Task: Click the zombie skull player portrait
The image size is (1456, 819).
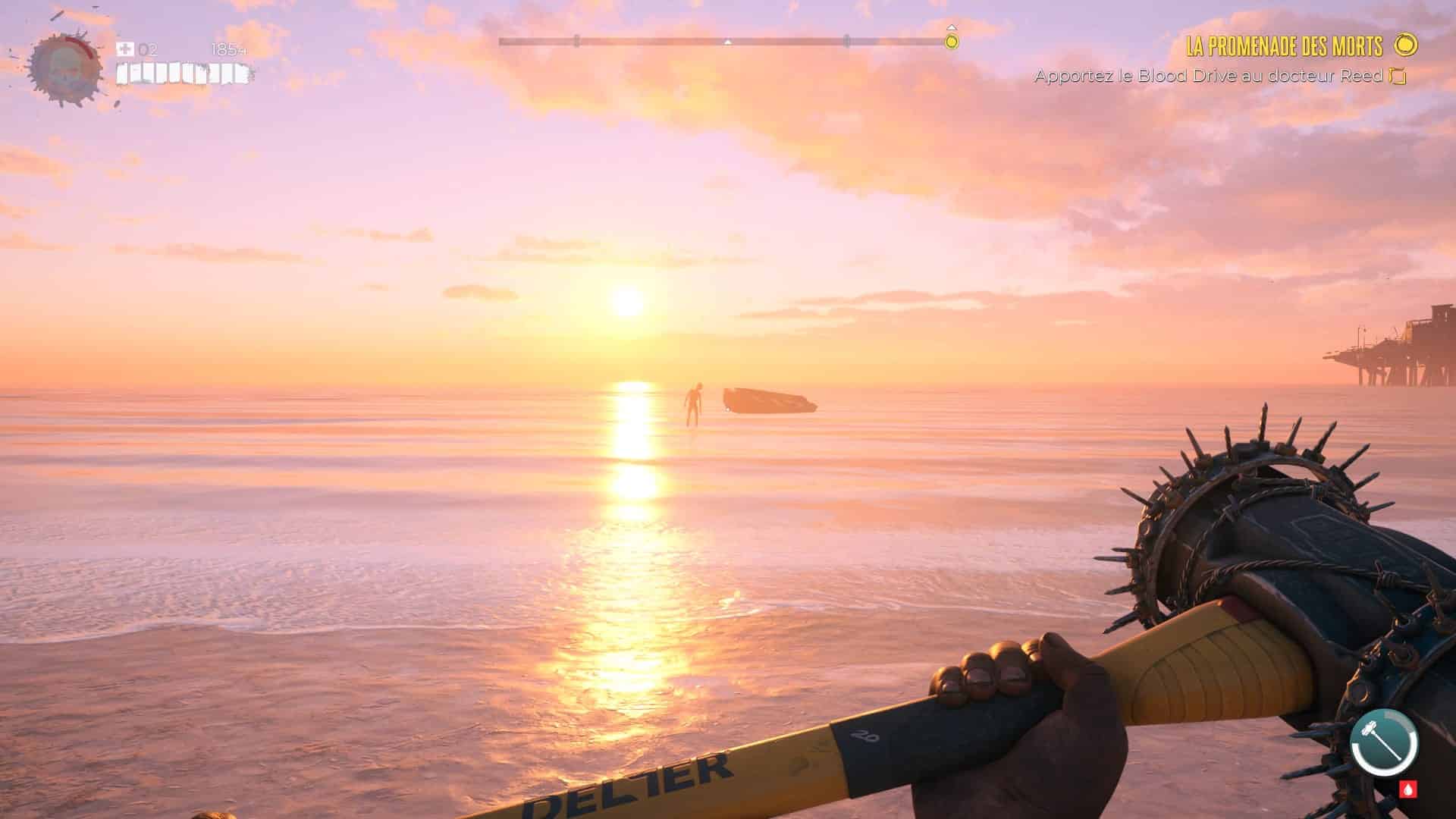Action: [x=64, y=67]
